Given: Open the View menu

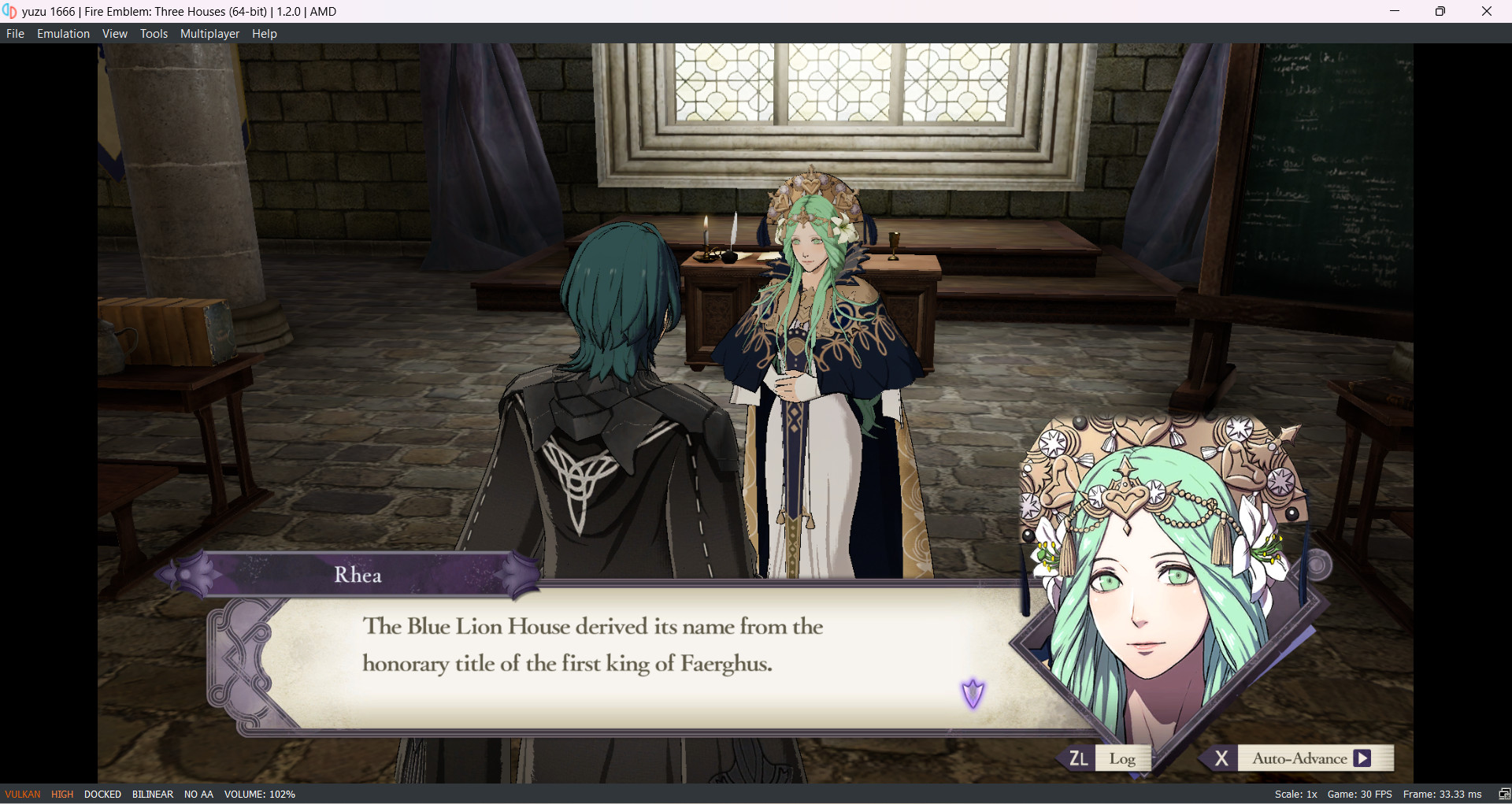Looking at the screenshot, I should (x=115, y=33).
